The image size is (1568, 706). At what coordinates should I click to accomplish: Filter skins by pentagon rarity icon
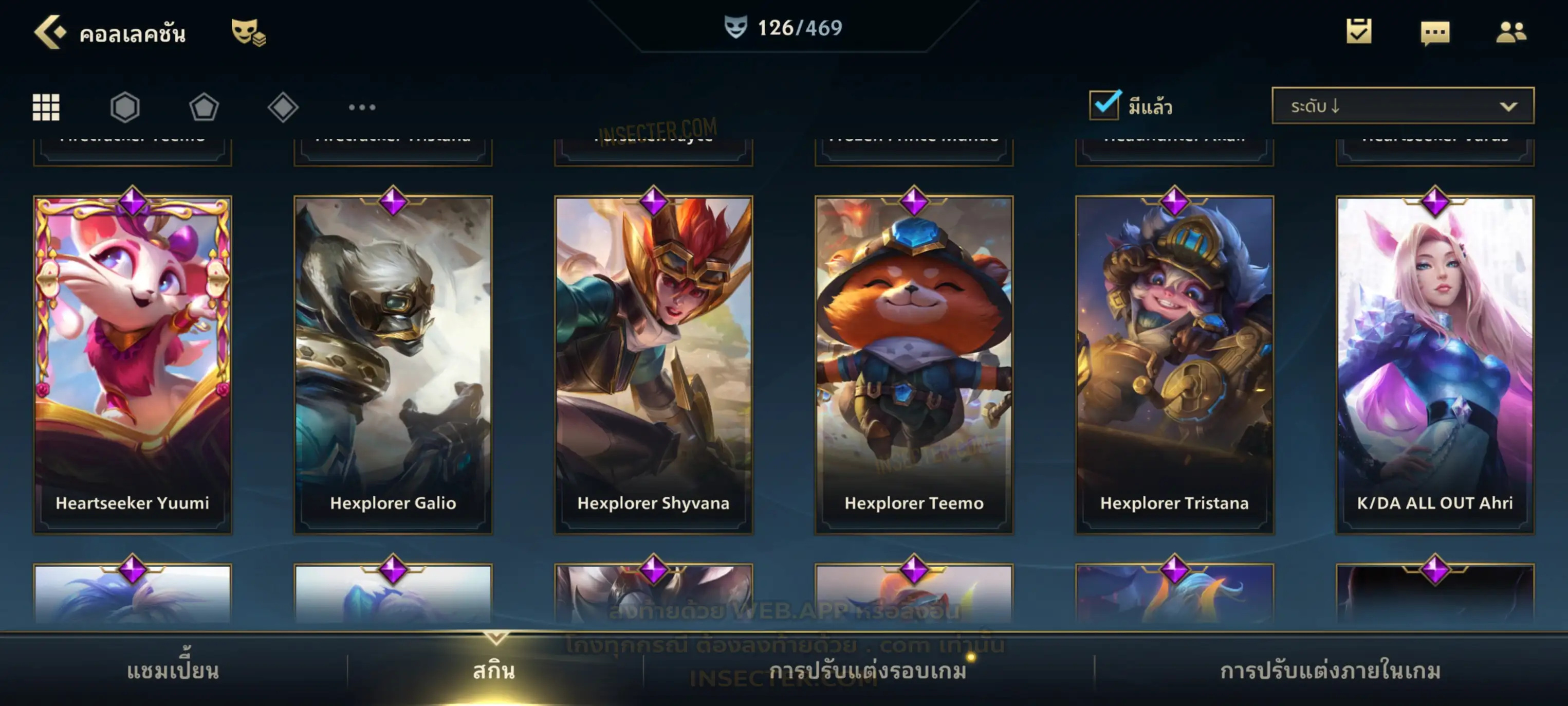tap(204, 107)
